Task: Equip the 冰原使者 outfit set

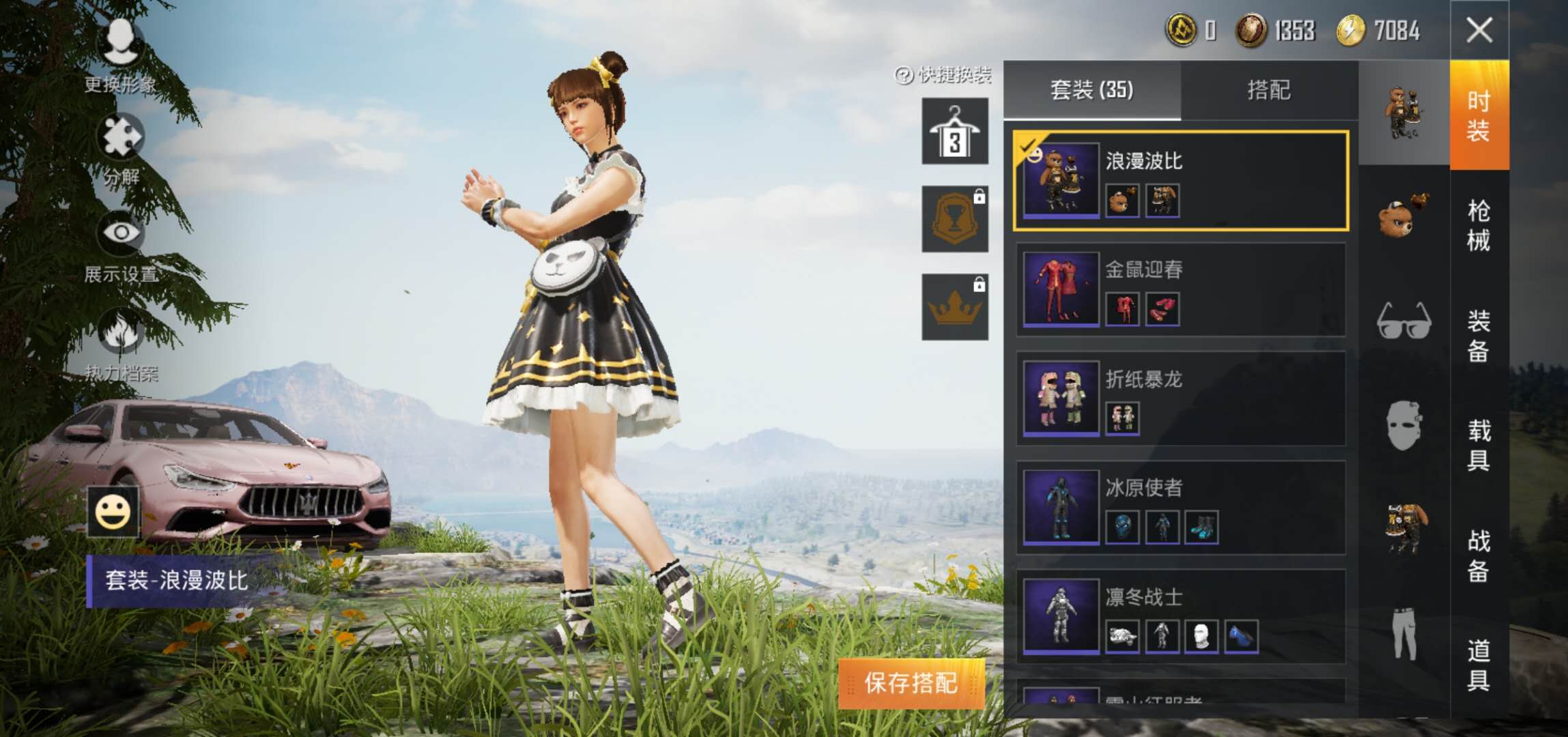Action: point(1180,508)
